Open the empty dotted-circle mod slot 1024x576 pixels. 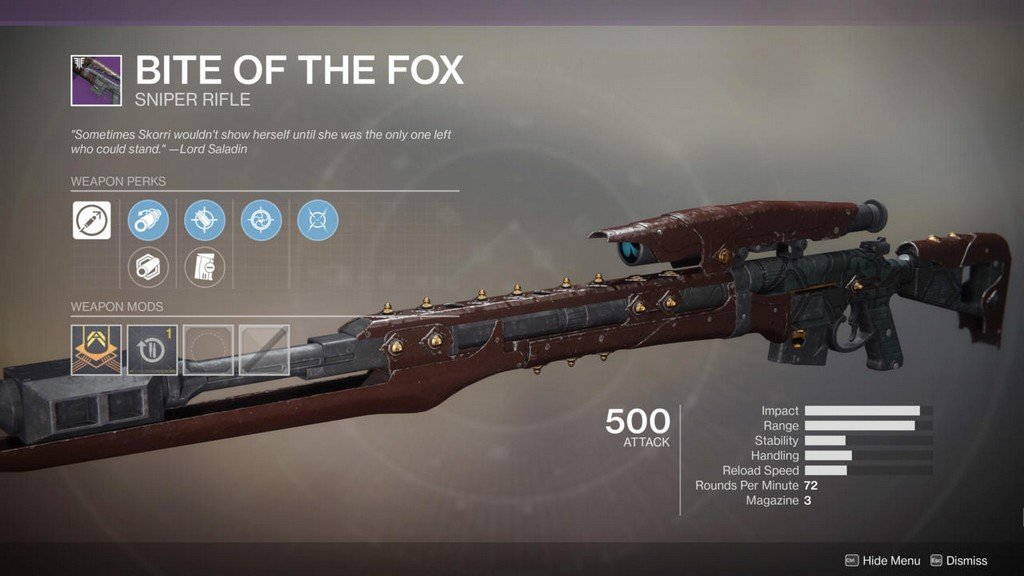tap(208, 349)
